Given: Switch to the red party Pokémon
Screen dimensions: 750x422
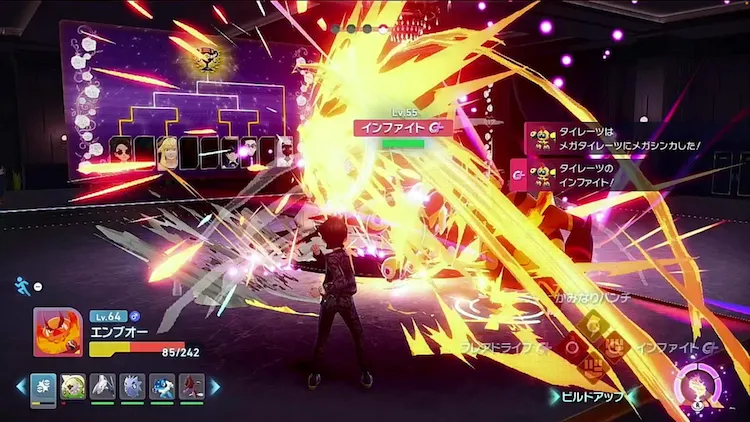Looking at the screenshot, I should (x=192, y=387).
